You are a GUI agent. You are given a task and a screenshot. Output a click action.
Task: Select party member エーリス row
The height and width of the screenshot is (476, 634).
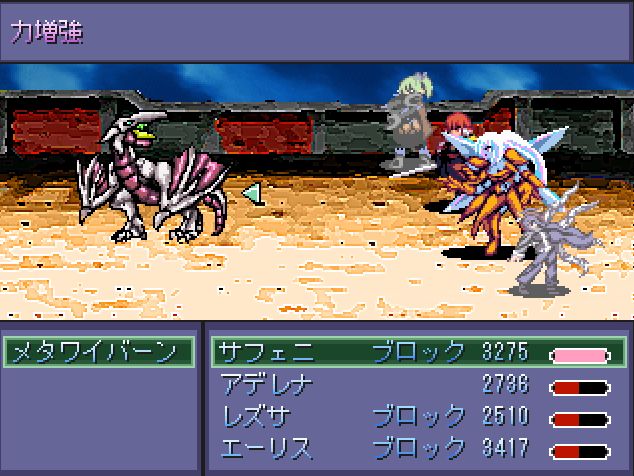(x=418, y=448)
